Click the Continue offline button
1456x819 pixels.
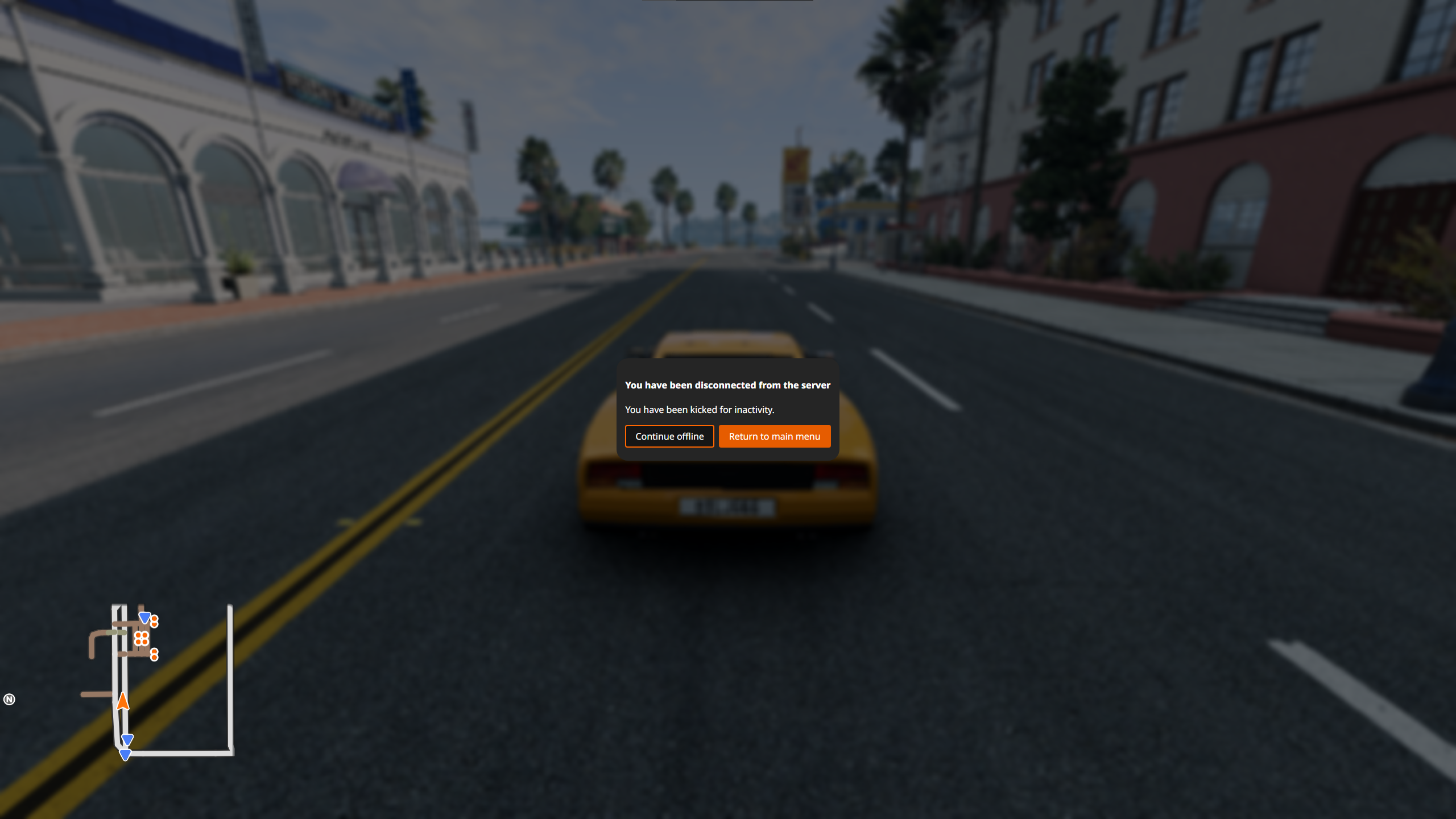669,436
